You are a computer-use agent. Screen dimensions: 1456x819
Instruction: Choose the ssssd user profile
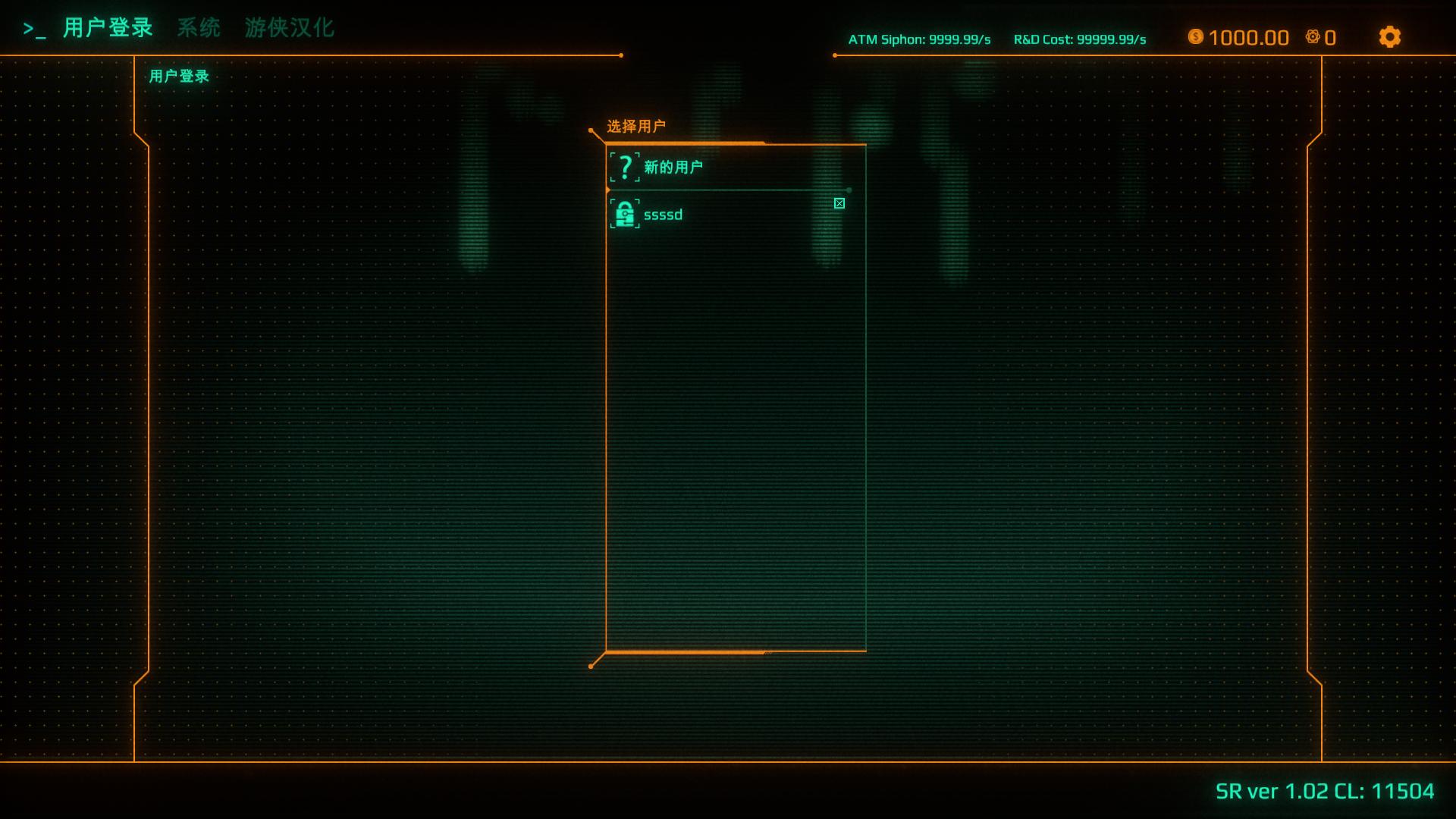[663, 215]
